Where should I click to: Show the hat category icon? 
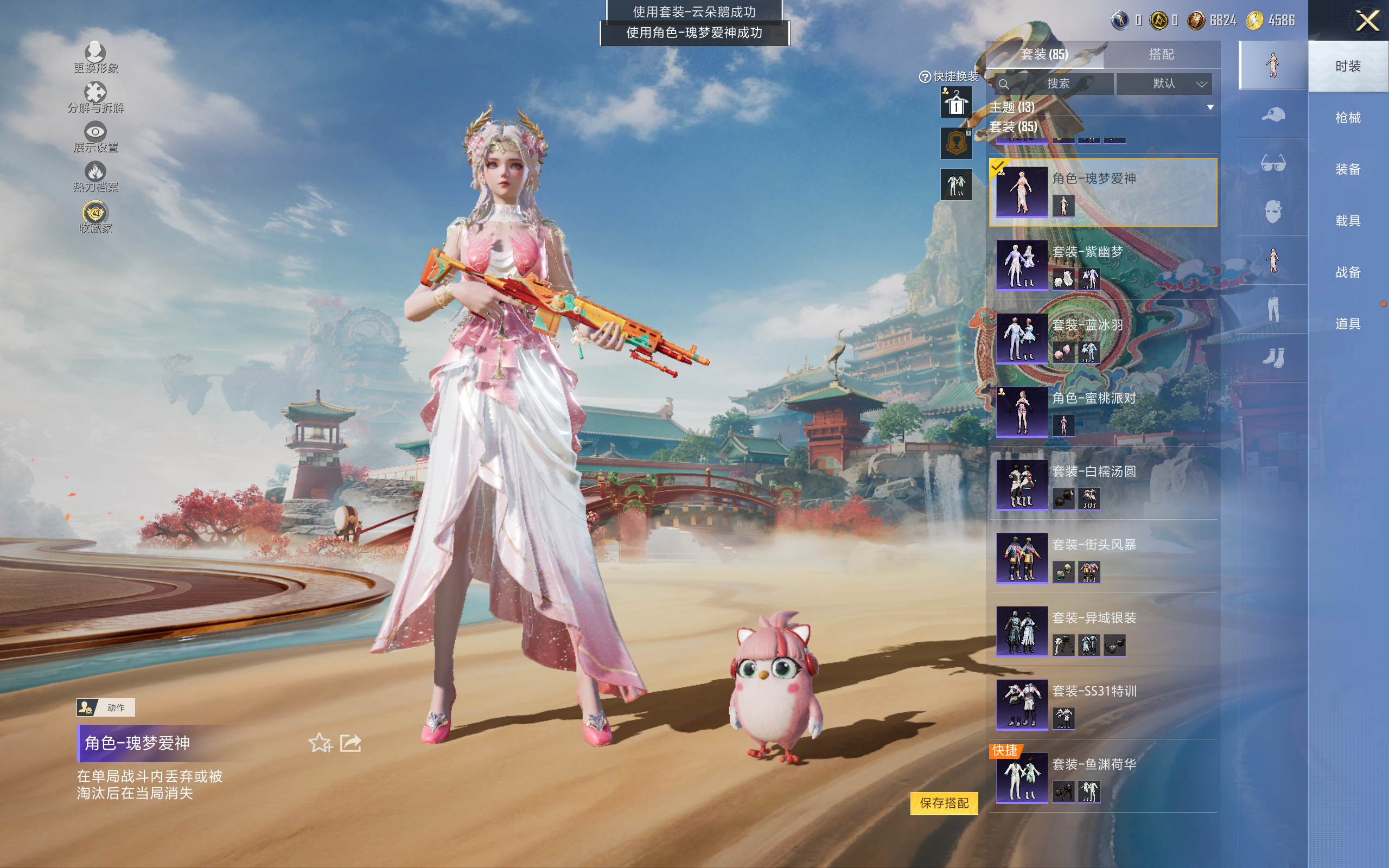click(x=1272, y=114)
